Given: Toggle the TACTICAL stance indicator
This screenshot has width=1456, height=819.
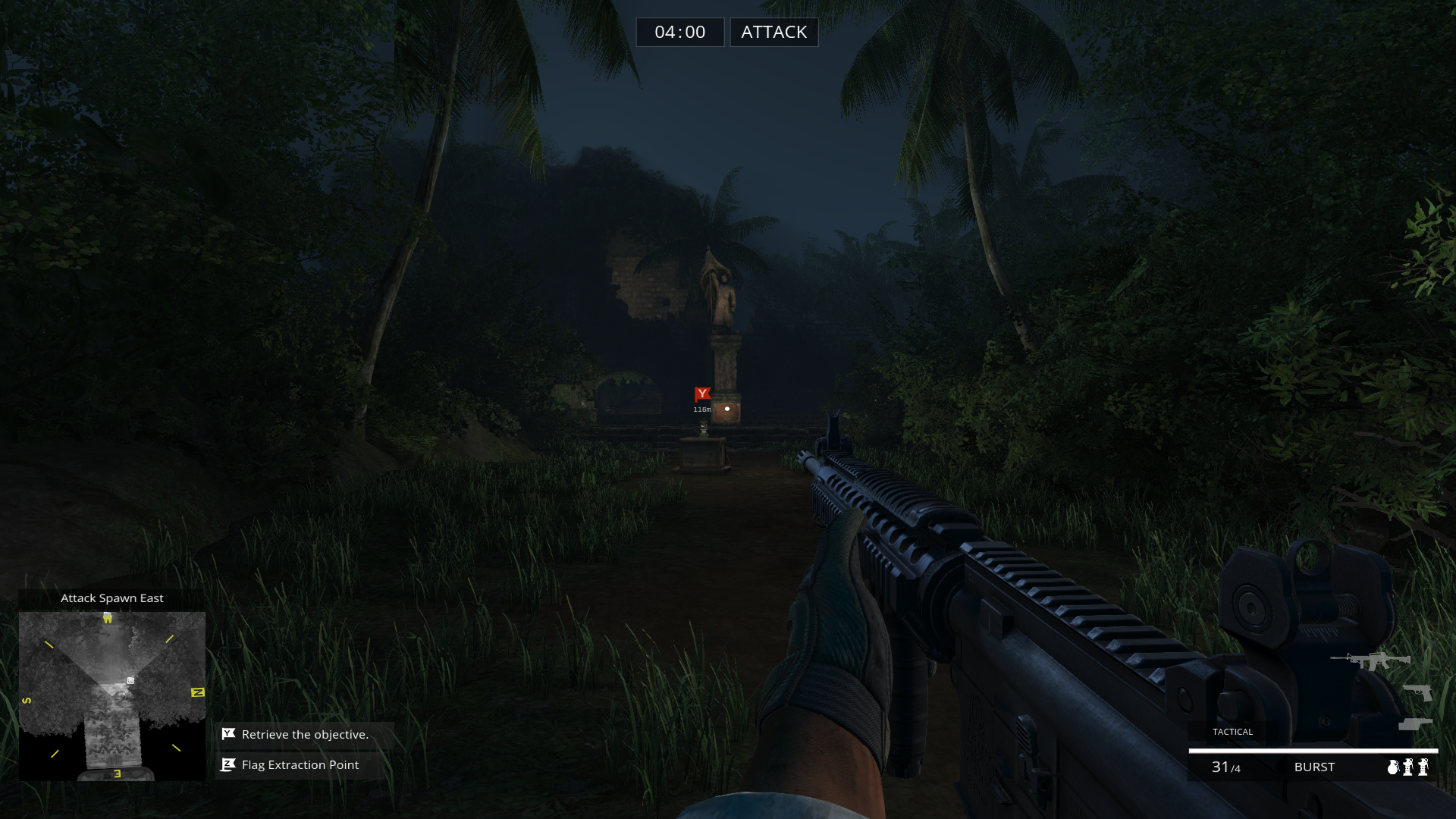Looking at the screenshot, I should pos(1232,732).
